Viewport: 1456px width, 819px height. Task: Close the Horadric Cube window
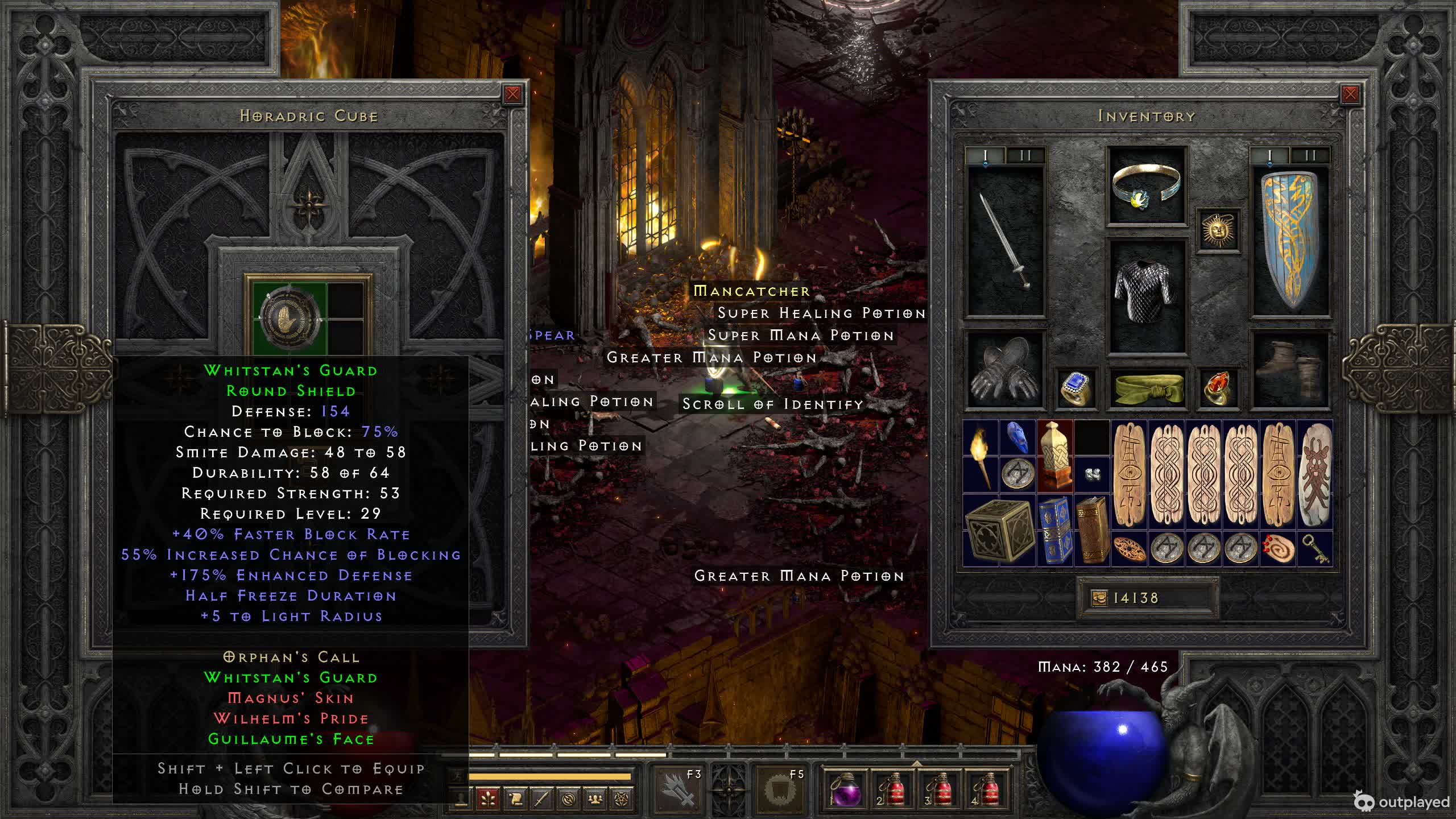pos(512,94)
